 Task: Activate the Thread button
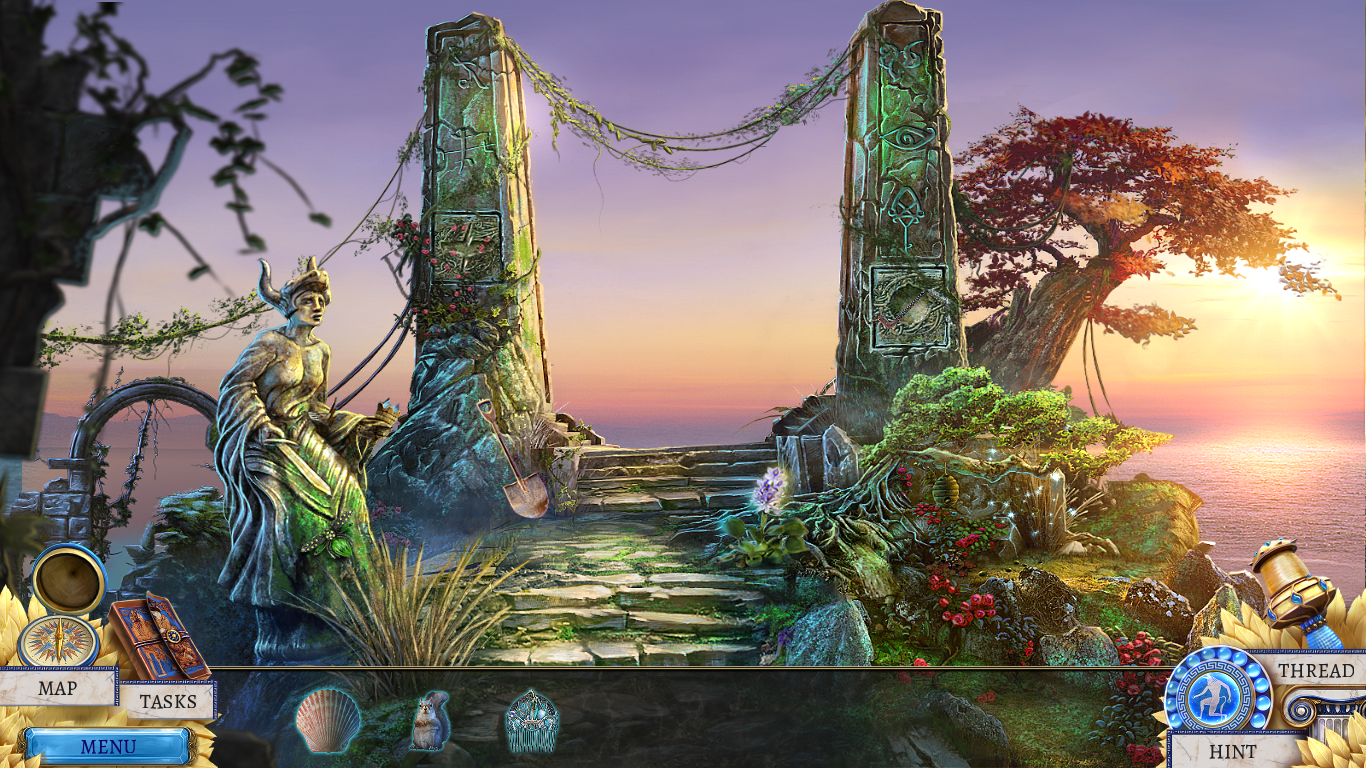1316,671
